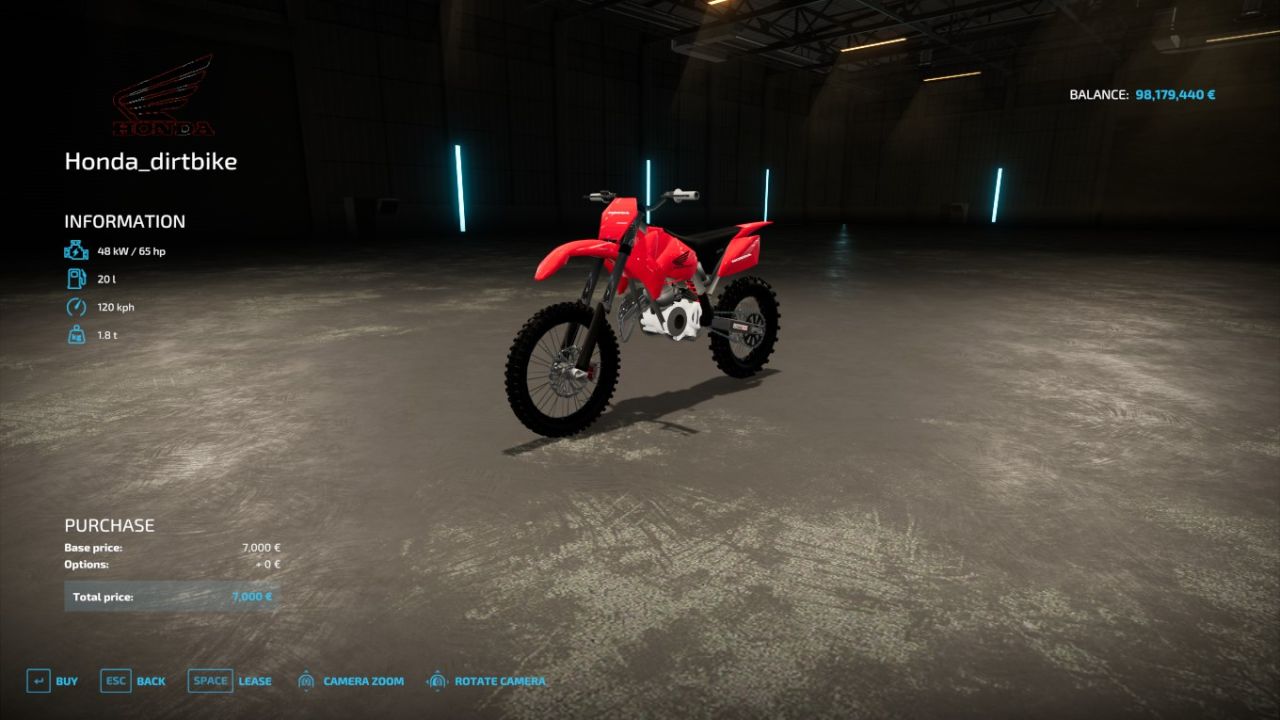Select the INFORMATION section header

(124, 221)
